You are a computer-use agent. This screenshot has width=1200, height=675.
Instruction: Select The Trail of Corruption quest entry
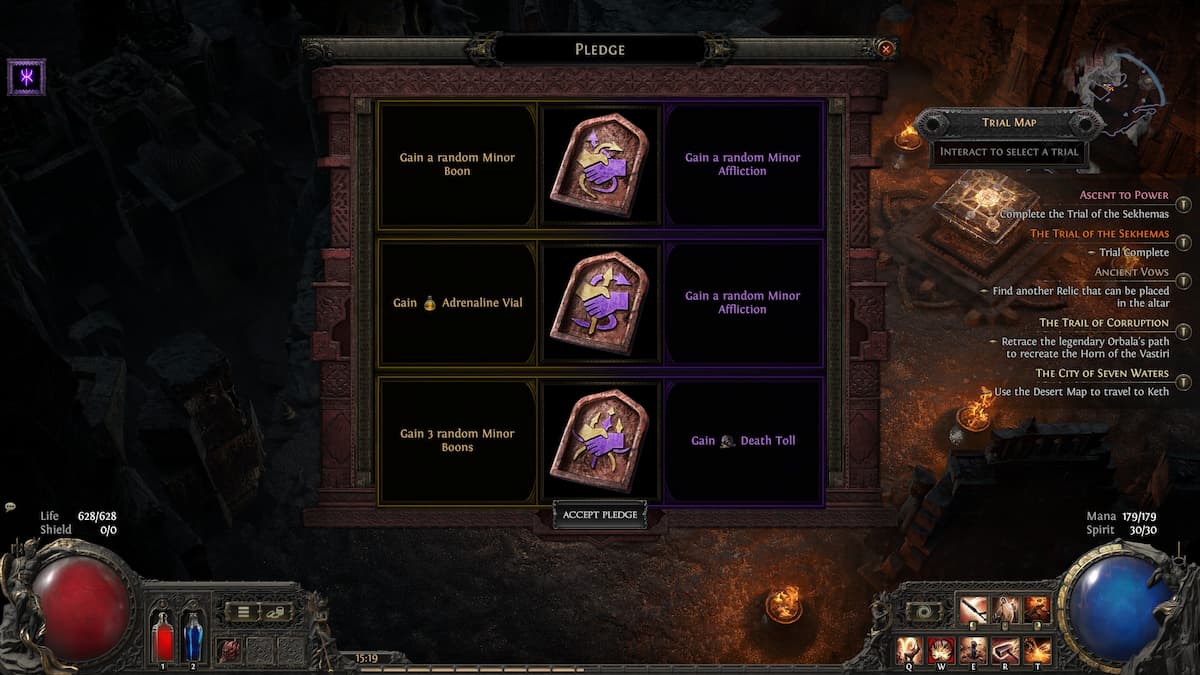[1103, 323]
